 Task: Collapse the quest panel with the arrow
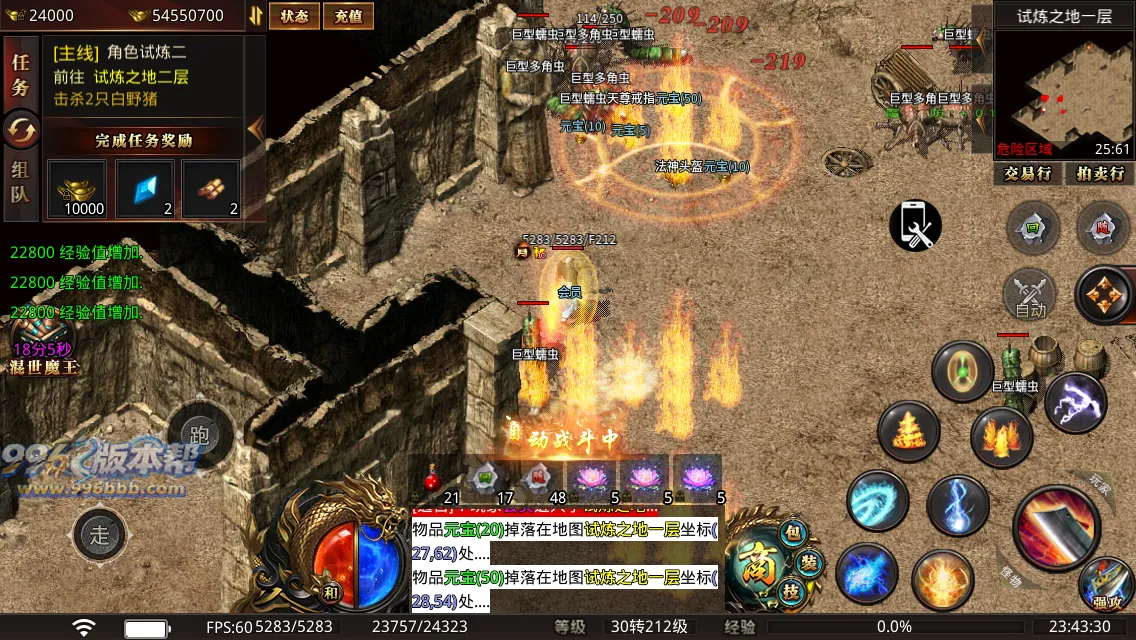255,128
